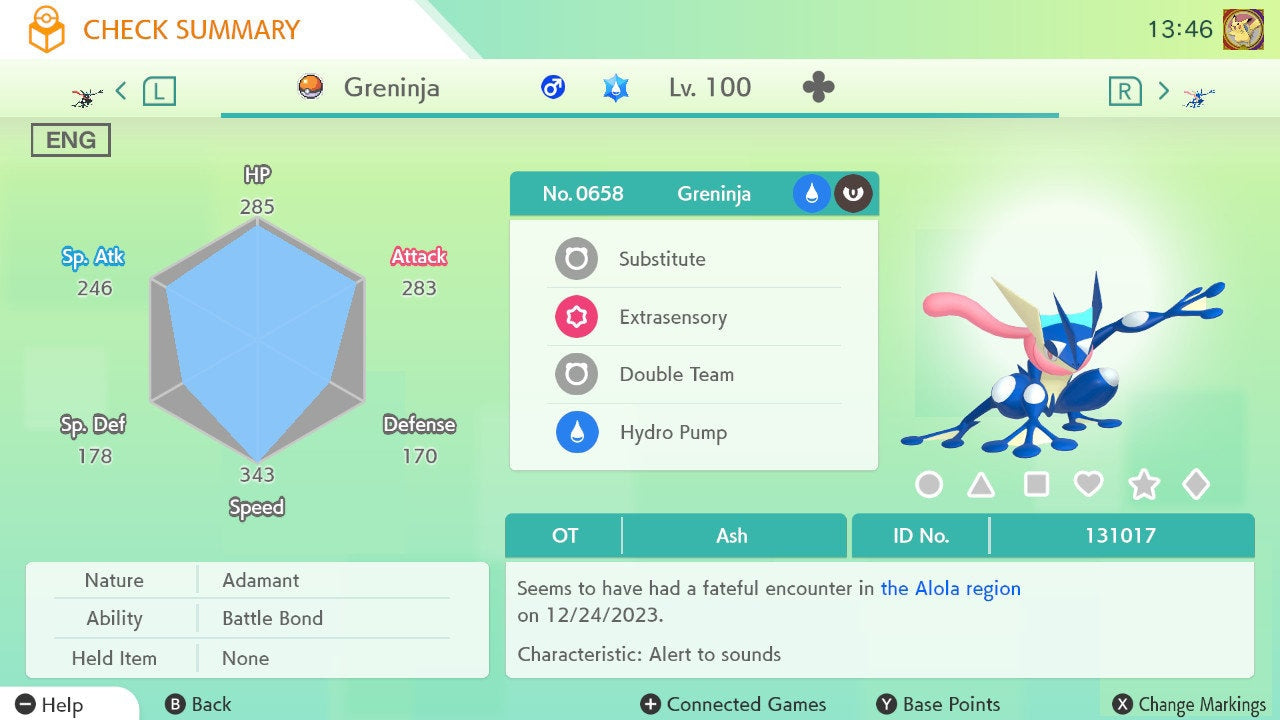Select the Extrasensory move row

pos(692,317)
